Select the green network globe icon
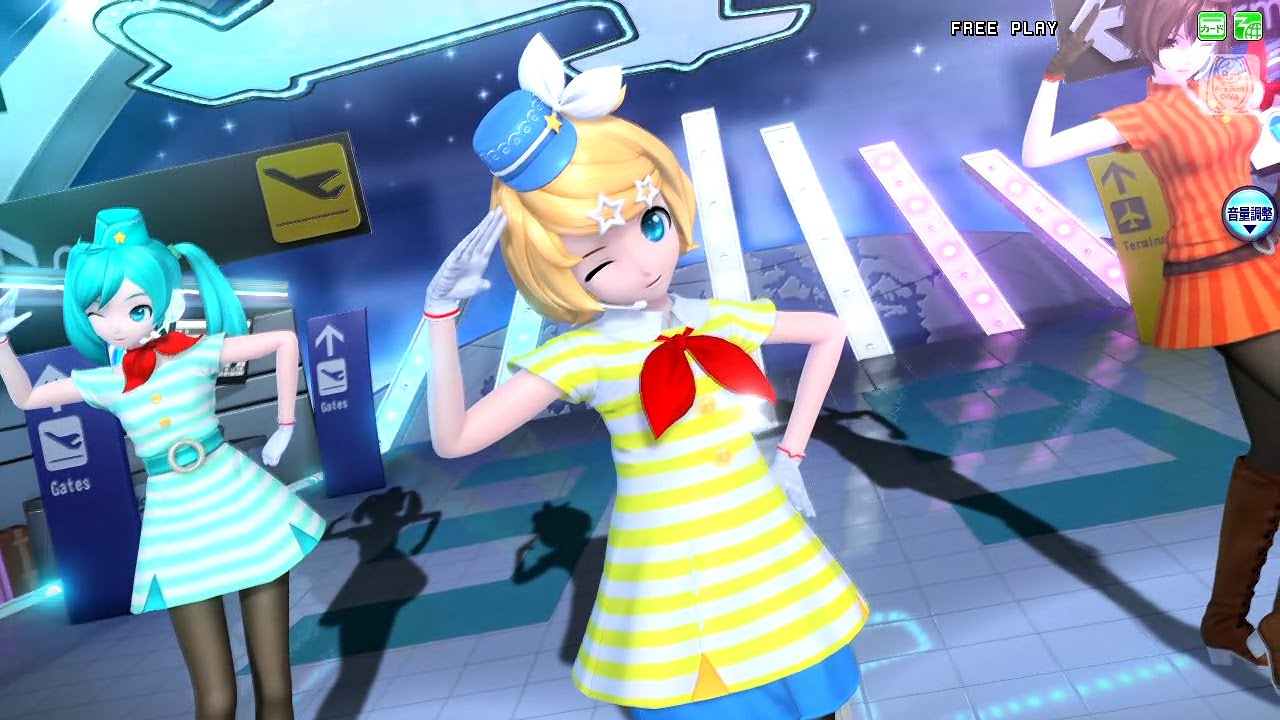 [x=1247, y=26]
